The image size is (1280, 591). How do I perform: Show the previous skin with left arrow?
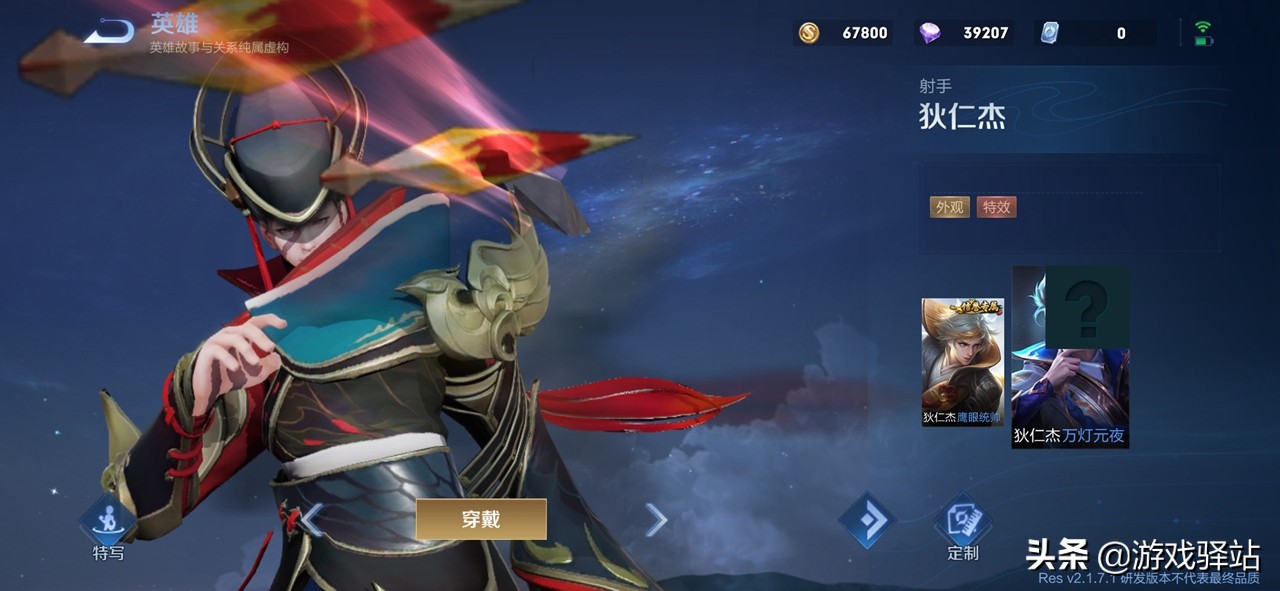click(312, 519)
